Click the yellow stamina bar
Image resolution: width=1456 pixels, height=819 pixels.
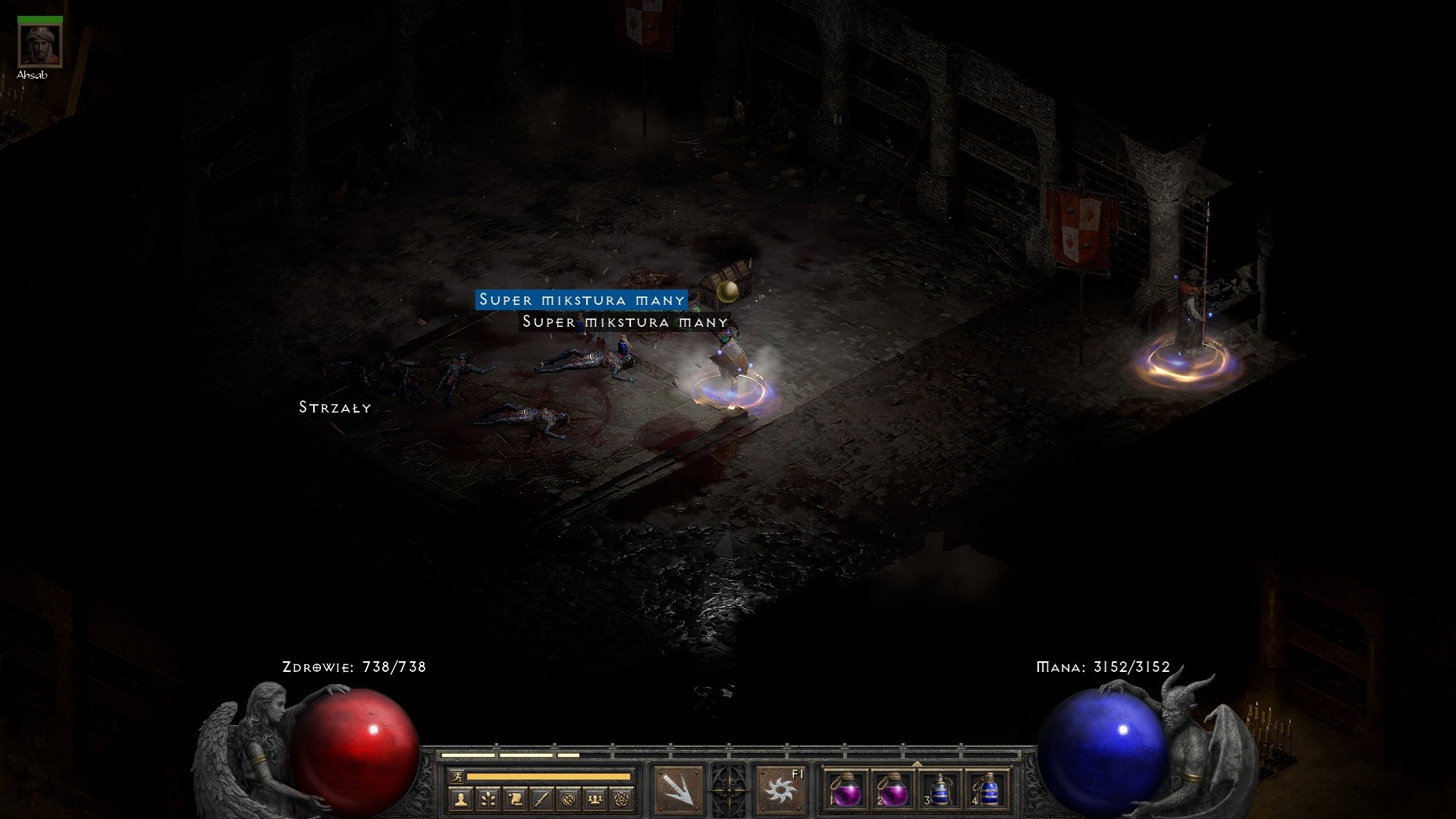pos(550,777)
